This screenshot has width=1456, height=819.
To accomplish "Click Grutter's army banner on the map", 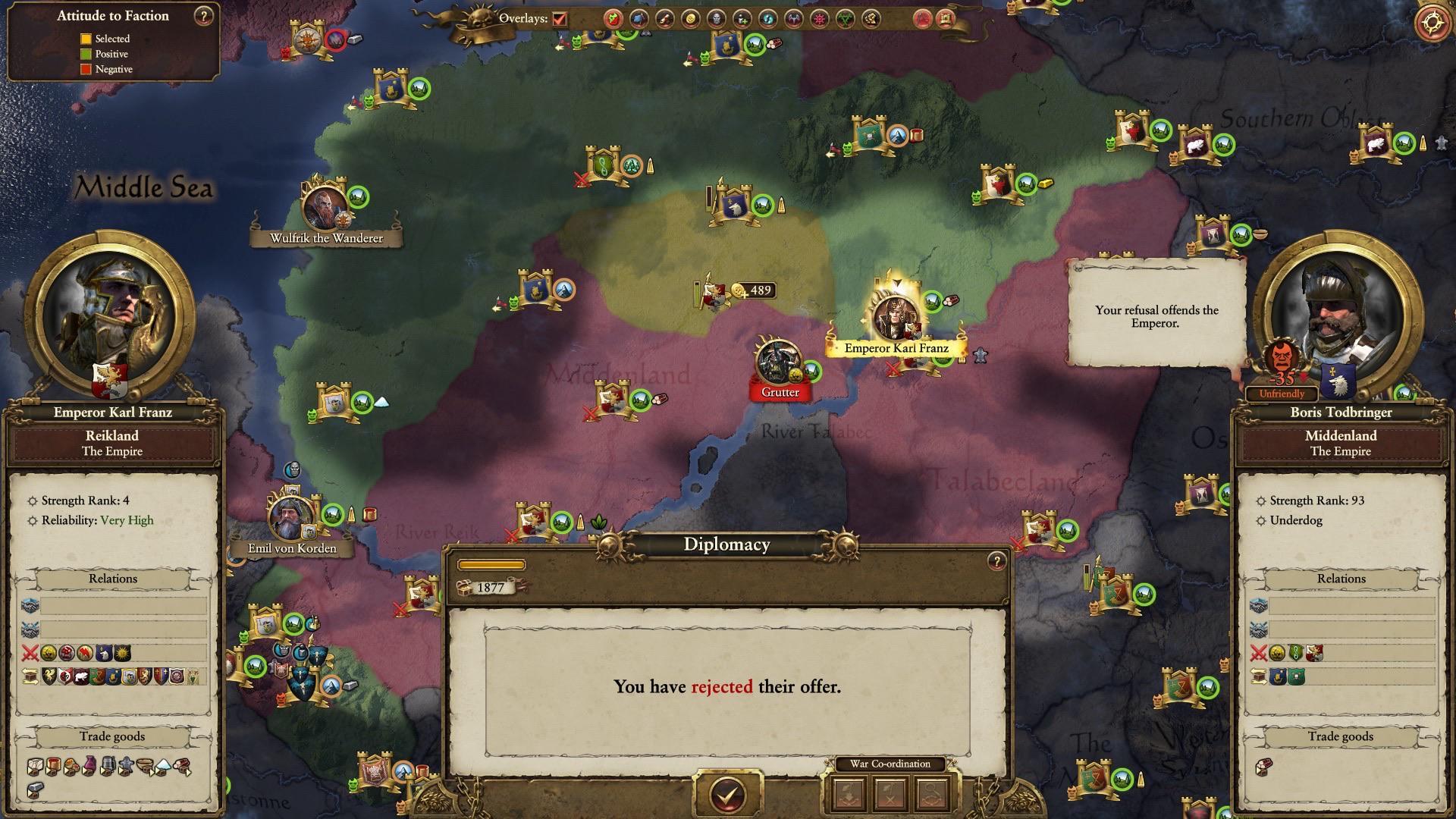I will [x=778, y=373].
